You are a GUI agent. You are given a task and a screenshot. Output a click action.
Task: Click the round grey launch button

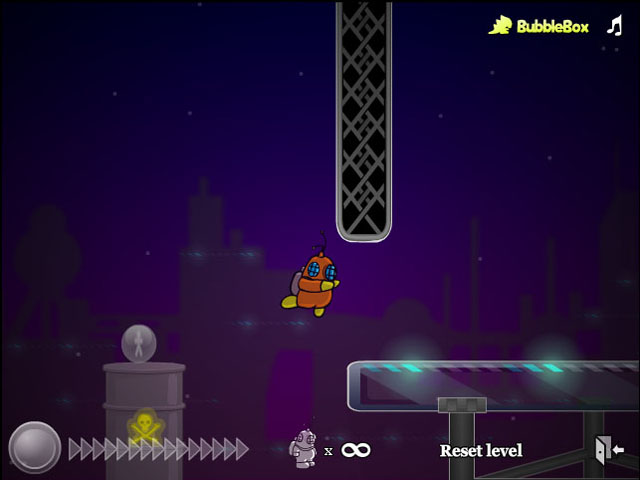pyautogui.click(x=34, y=447)
